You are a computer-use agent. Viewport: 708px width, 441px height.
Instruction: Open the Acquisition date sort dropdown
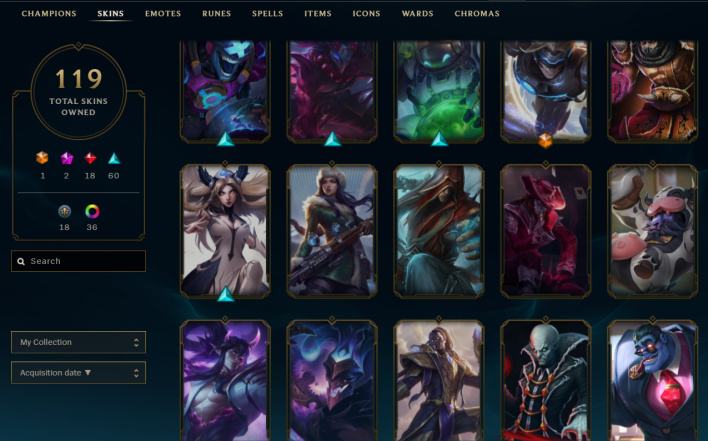(79, 373)
